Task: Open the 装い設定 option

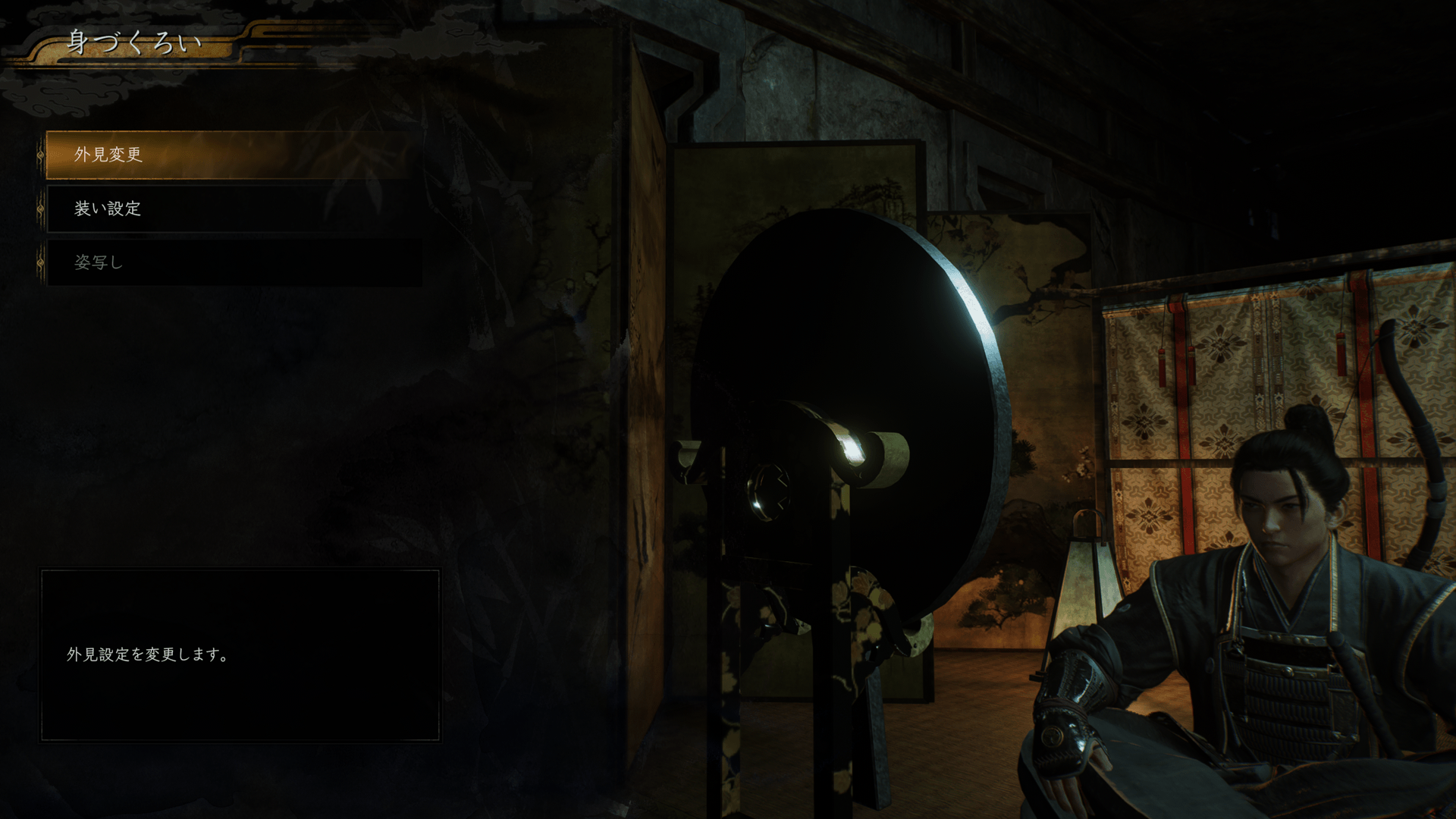Action: (x=227, y=209)
